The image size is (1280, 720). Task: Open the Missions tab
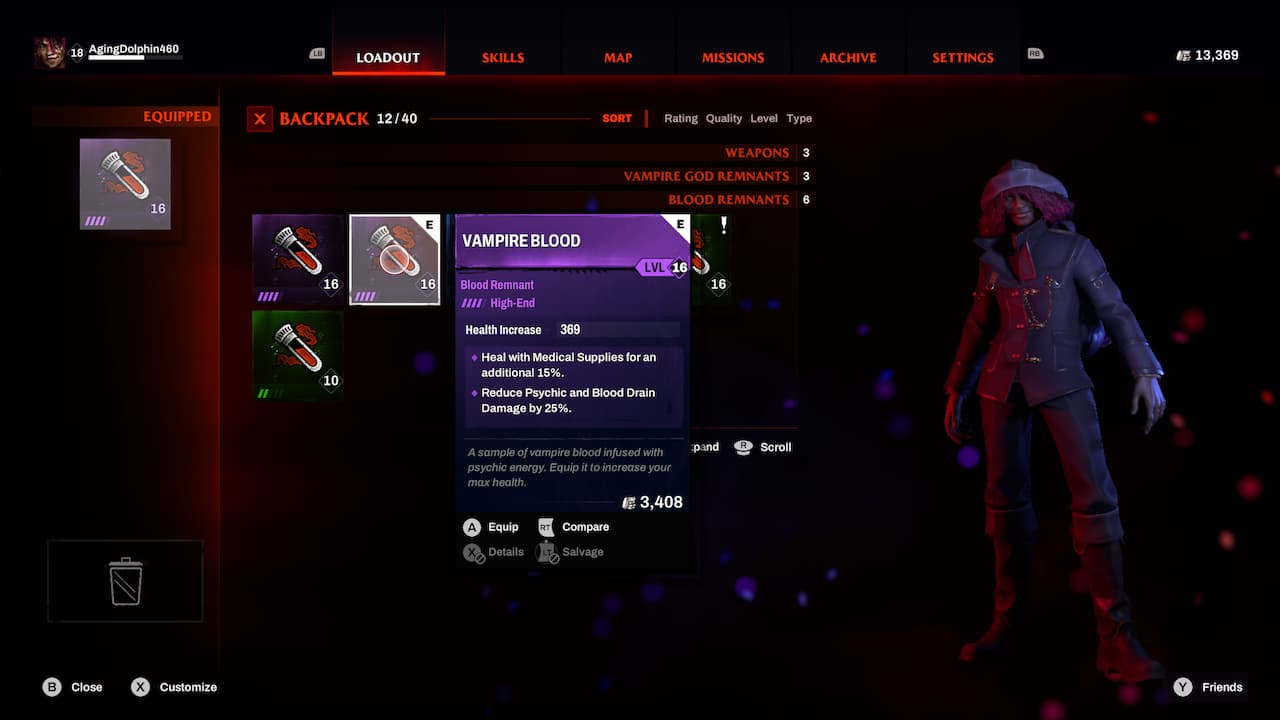click(733, 57)
